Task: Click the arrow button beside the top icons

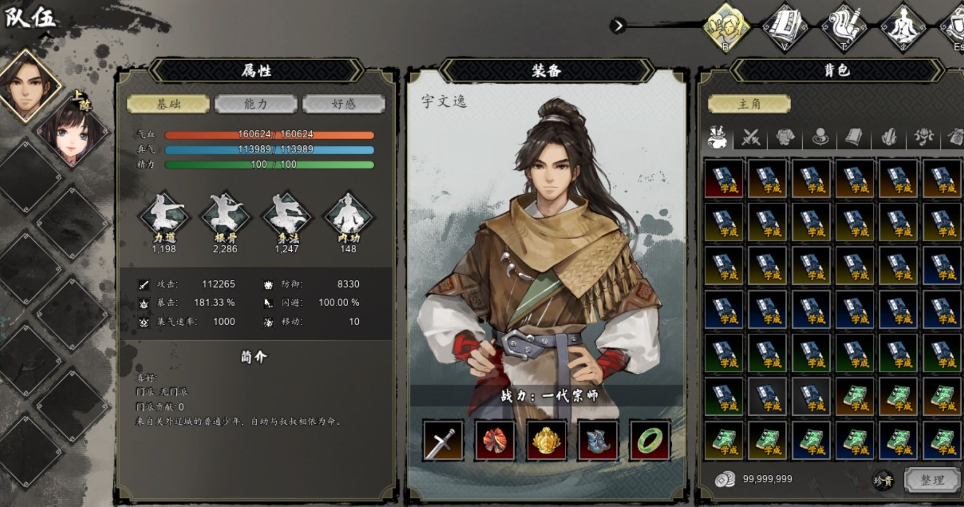Action: 619,26
